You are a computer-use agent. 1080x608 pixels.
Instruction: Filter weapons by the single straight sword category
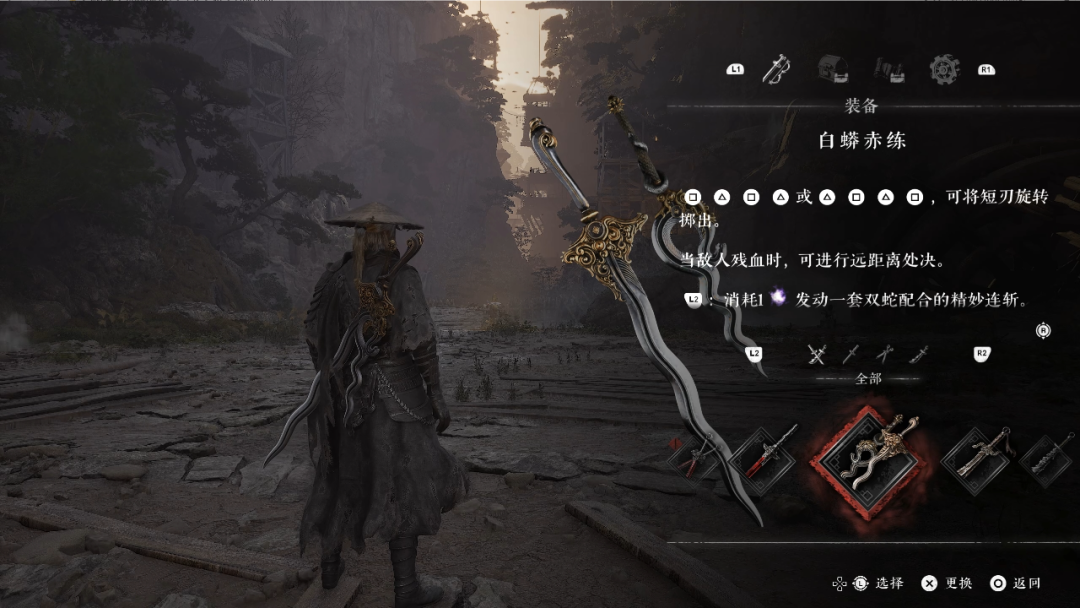[851, 354]
